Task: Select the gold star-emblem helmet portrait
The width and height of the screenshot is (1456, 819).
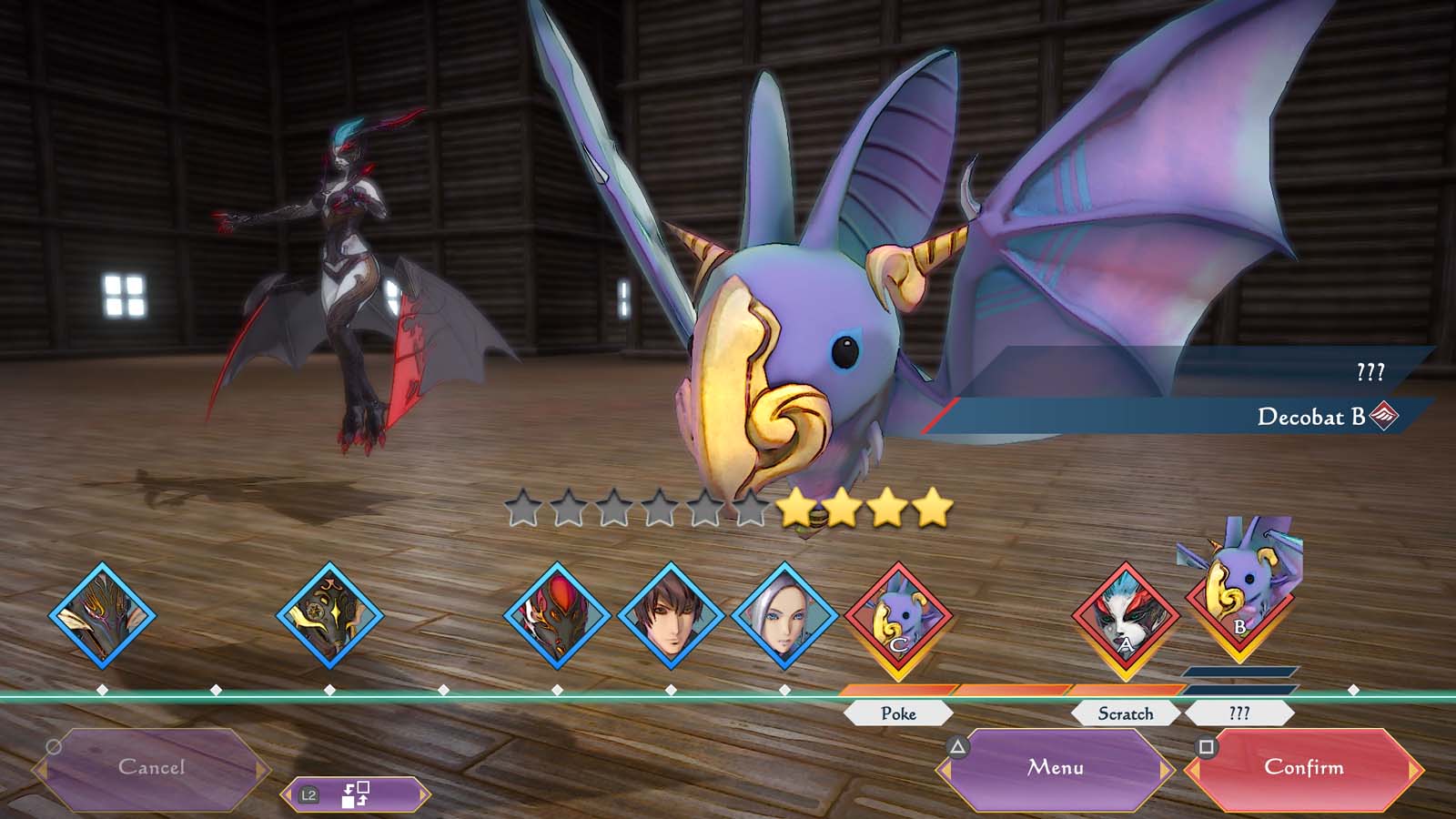Action: pos(329,616)
